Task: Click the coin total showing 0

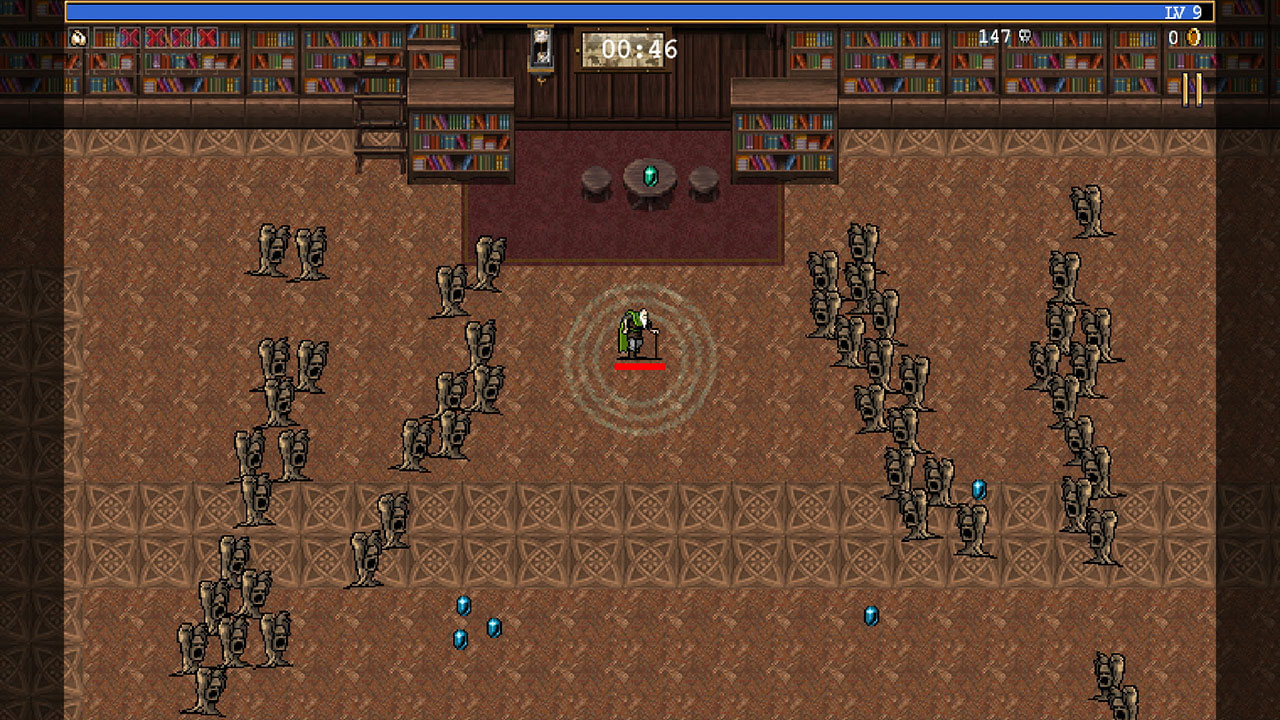Action: point(1174,37)
